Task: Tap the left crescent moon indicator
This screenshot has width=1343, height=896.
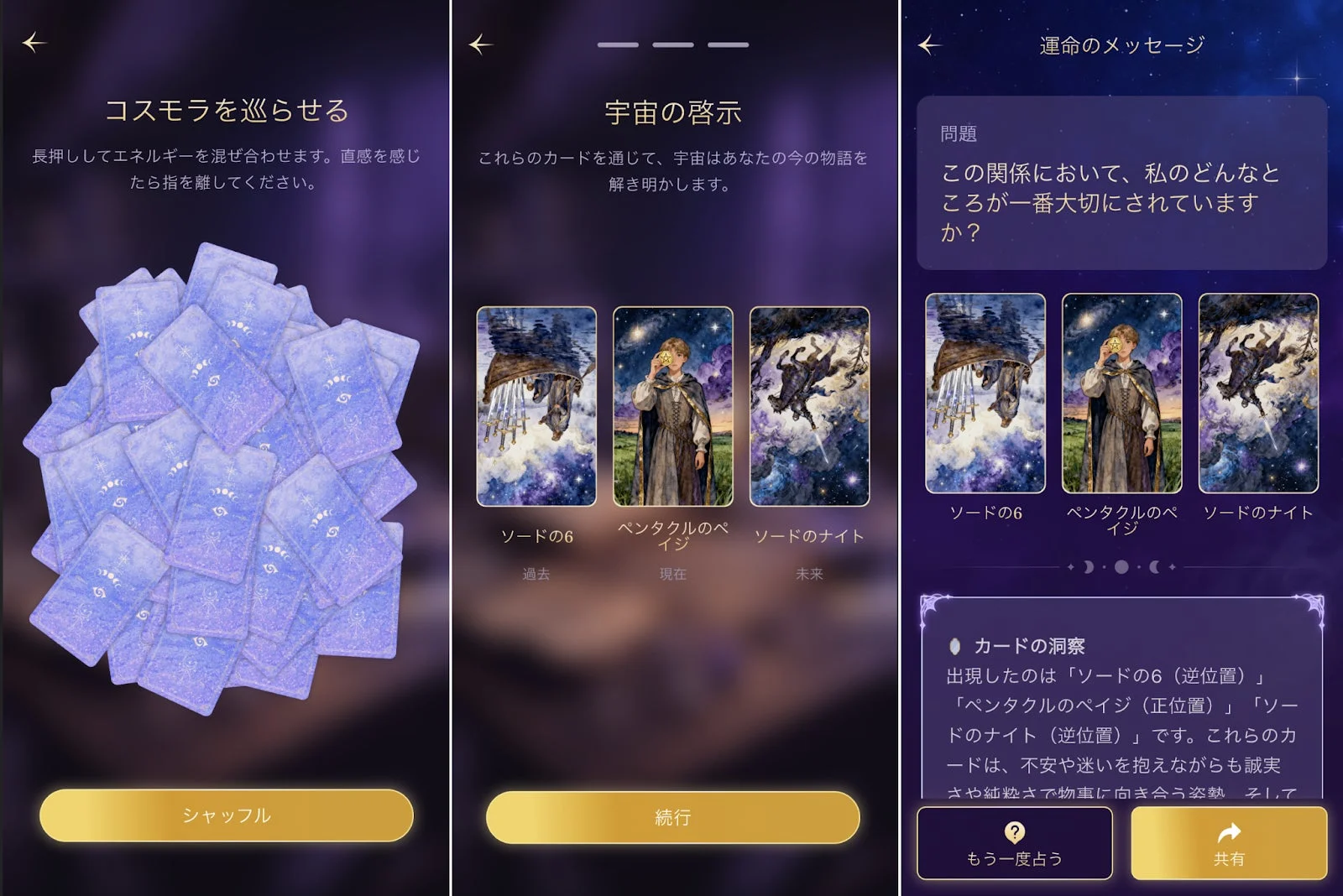Action: (1088, 567)
